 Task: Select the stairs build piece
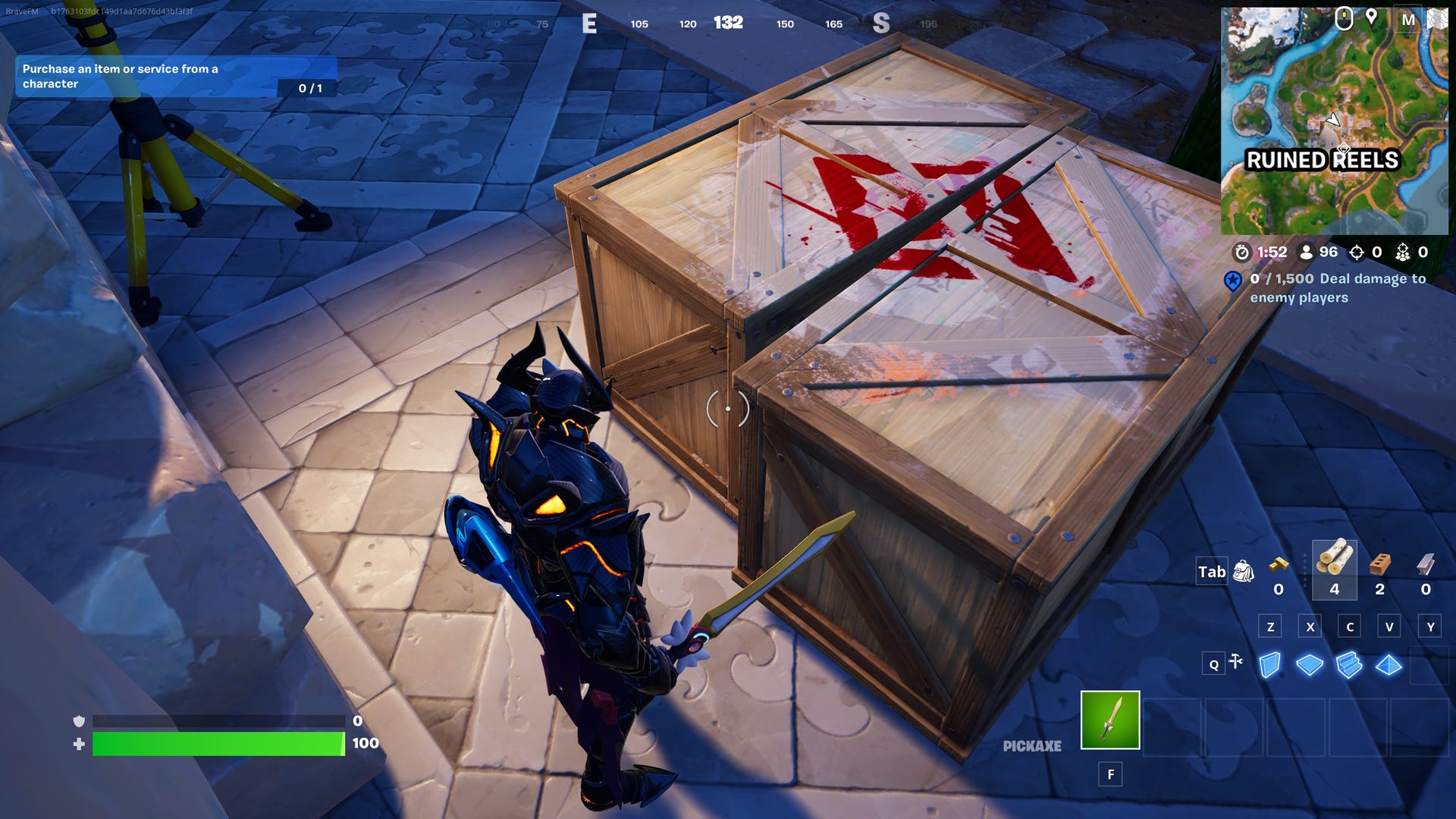tap(1349, 664)
